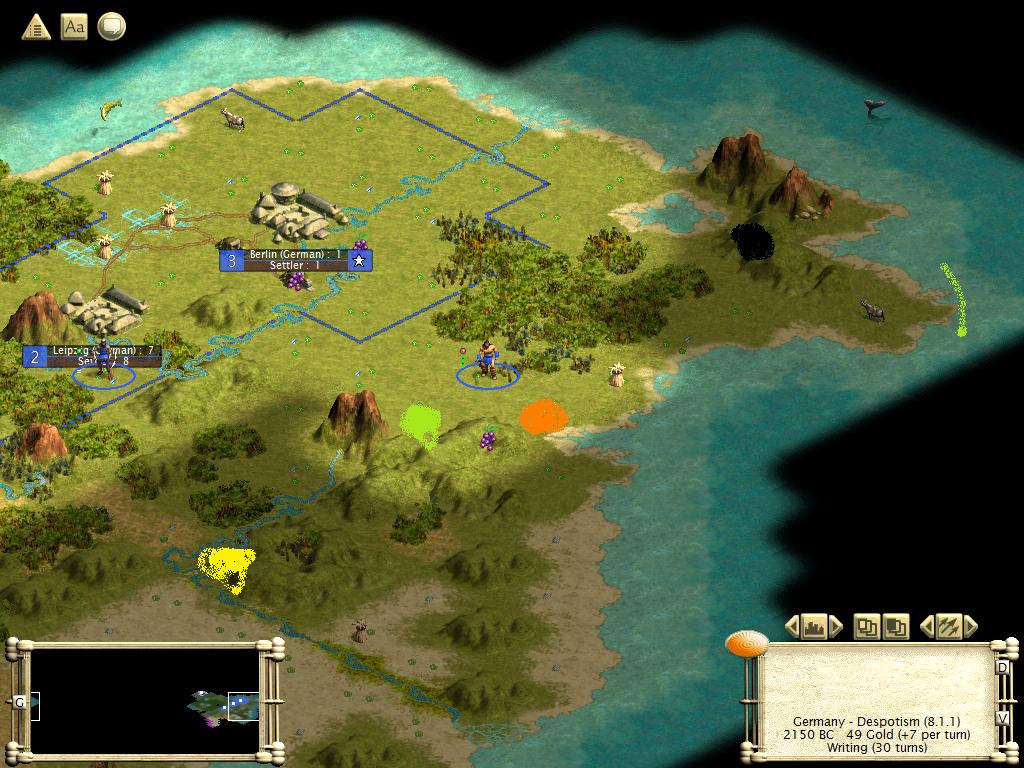This screenshot has width=1024, height=768.
Task: Click the filled overlapping squares button
Action: [x=895, y=627]
